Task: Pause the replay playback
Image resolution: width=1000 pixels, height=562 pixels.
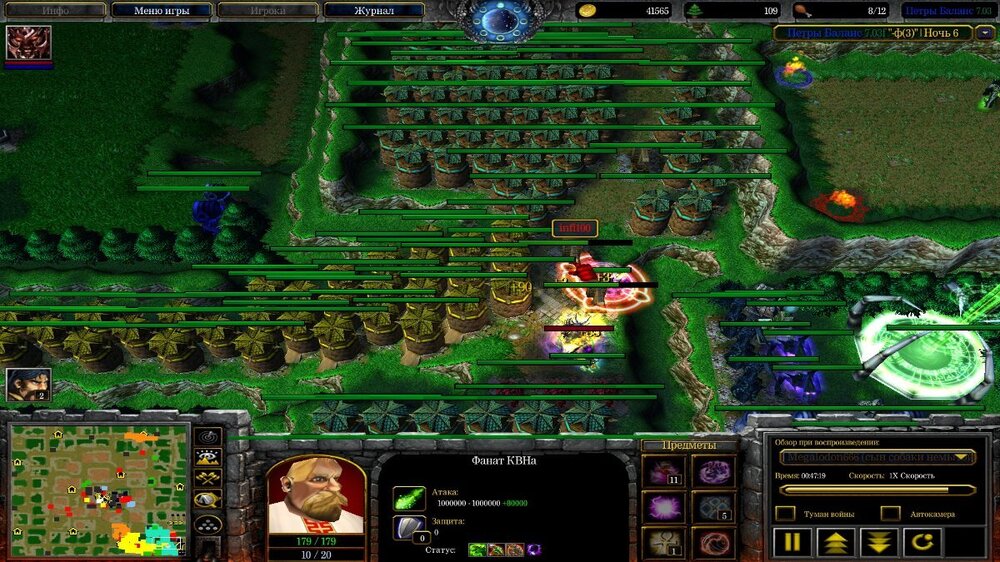Action: click(x=791, y=543)
